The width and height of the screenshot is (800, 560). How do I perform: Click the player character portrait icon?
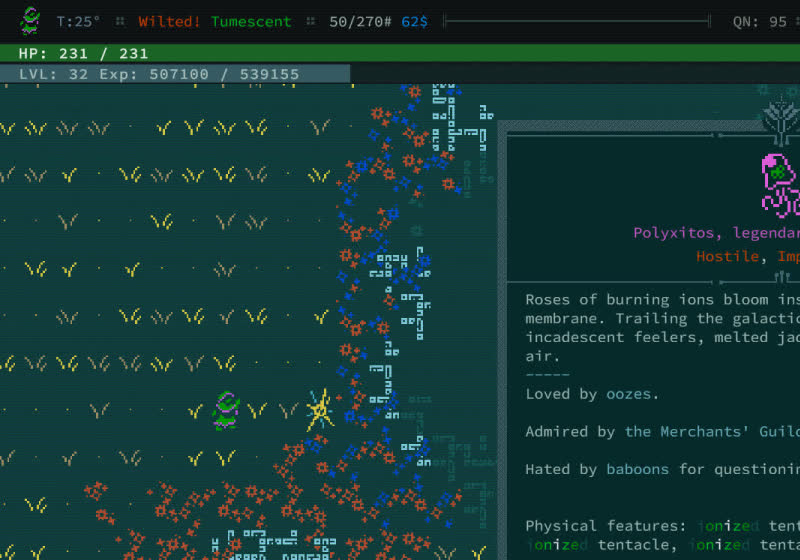point(31,20)
